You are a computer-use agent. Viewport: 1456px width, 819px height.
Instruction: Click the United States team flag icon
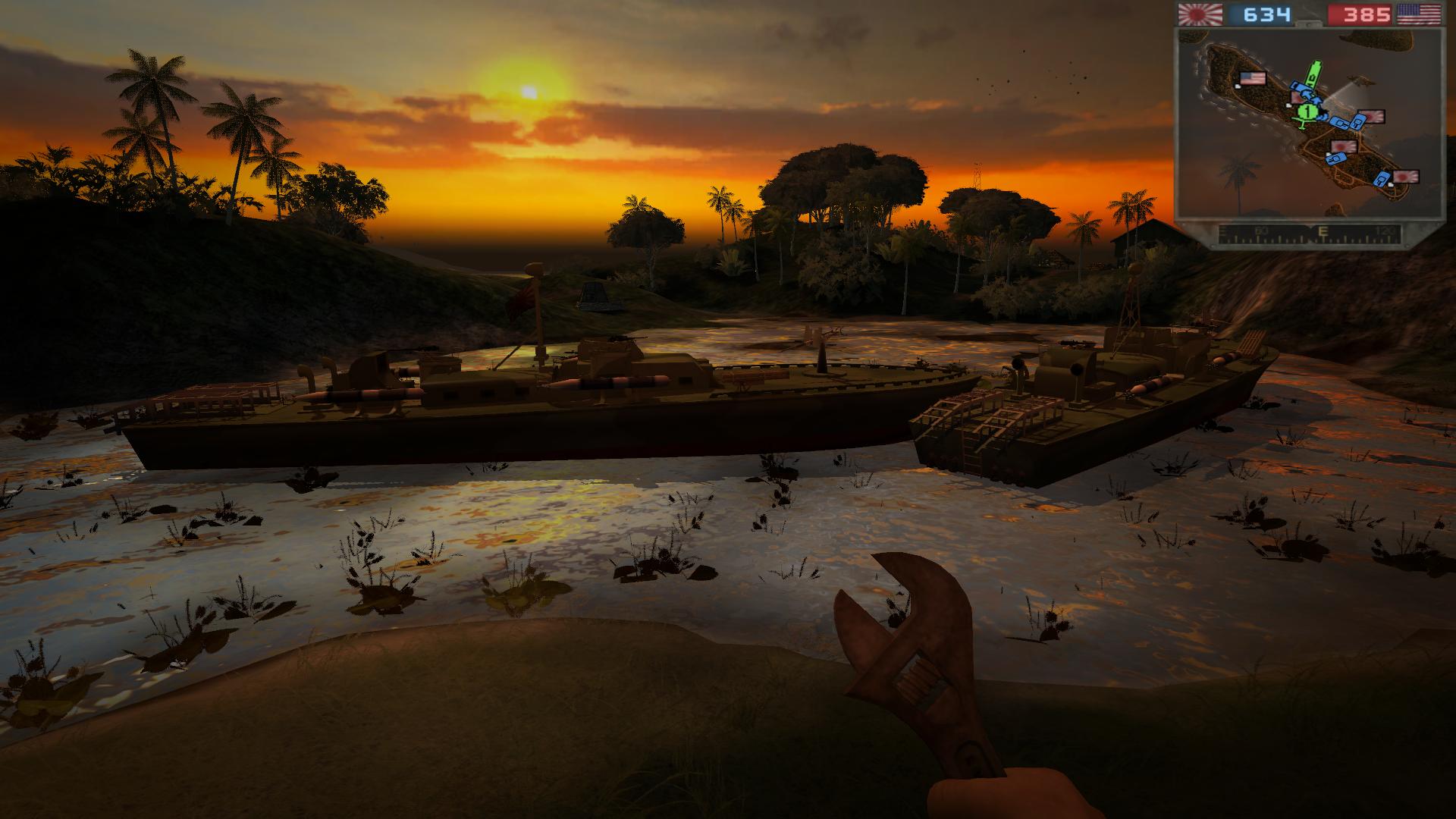1419,14
